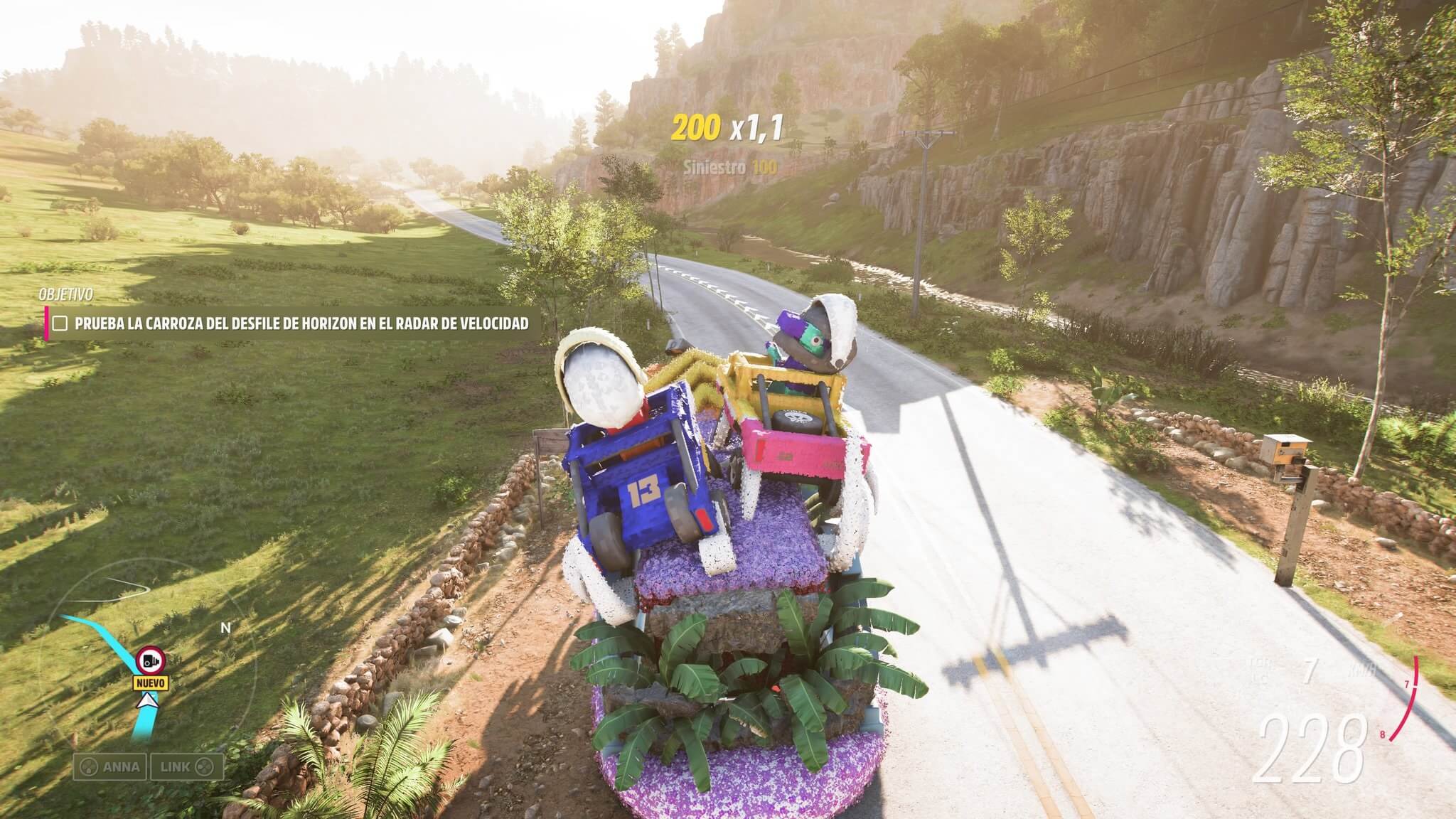
Task: Open the LINK chat panel
Action: pos(187,767)
